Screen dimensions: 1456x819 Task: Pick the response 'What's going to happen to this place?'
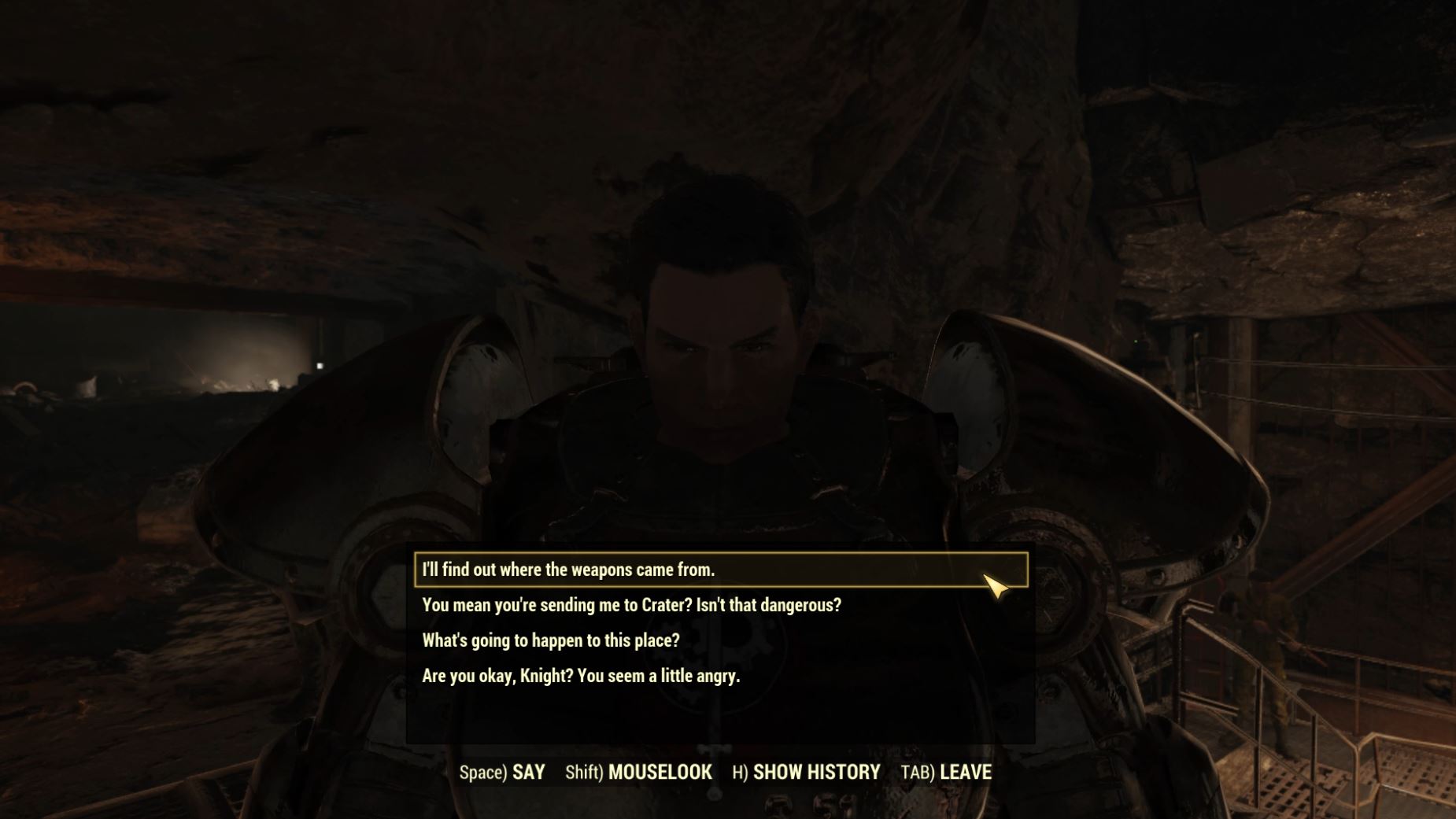552,641
